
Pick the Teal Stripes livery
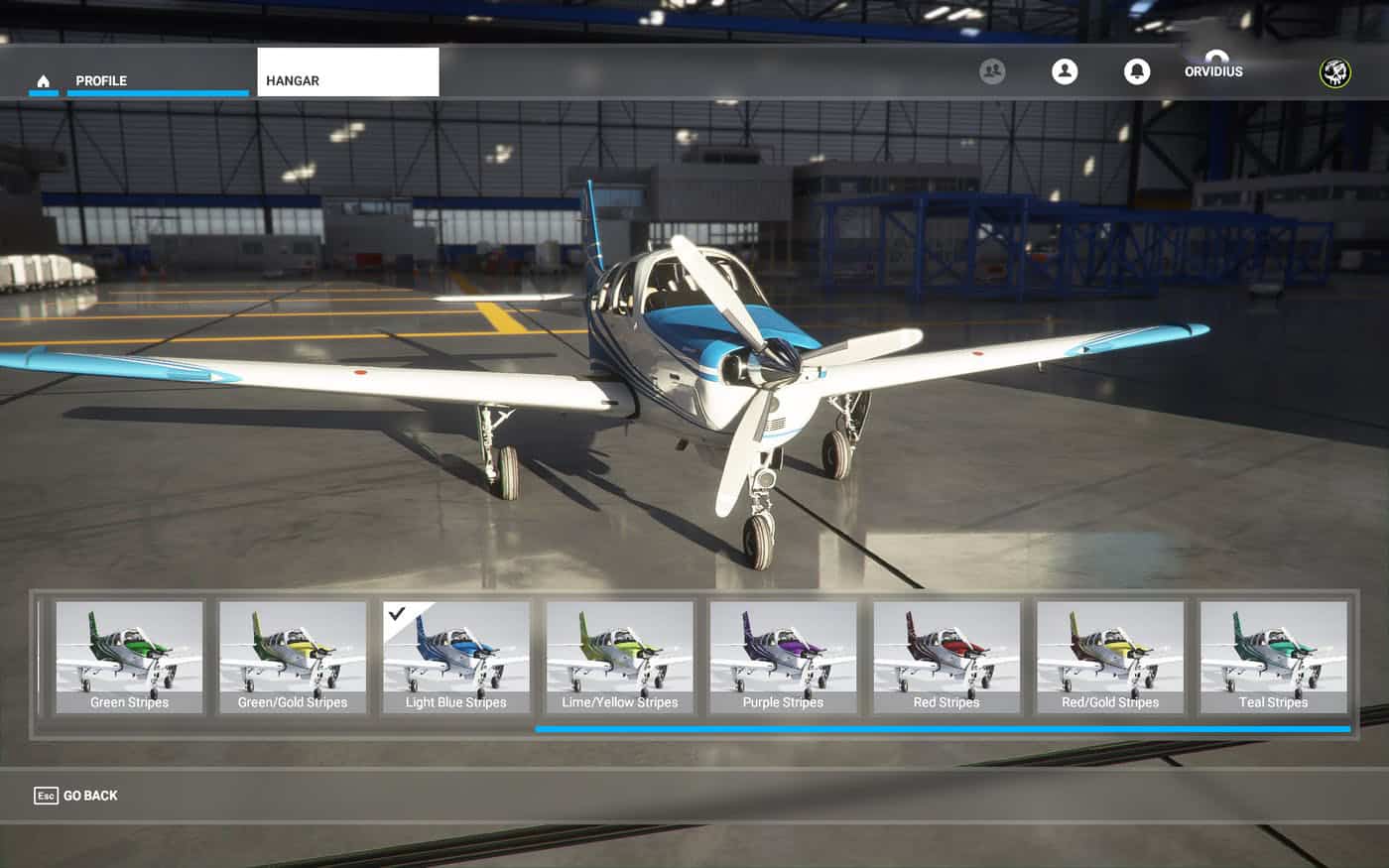click(x=1274, y=657)
